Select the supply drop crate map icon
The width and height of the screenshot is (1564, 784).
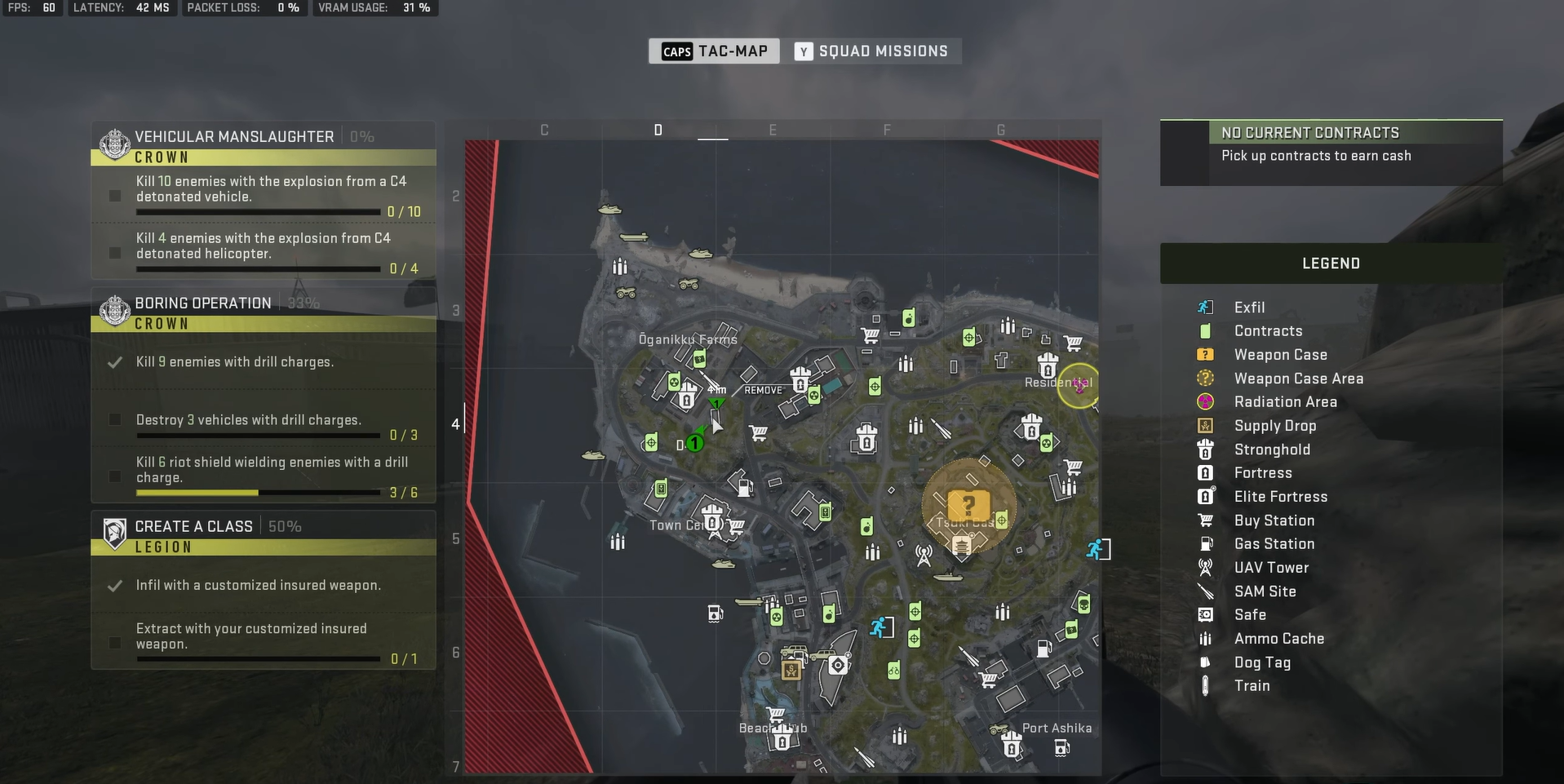tap(791, 671)
